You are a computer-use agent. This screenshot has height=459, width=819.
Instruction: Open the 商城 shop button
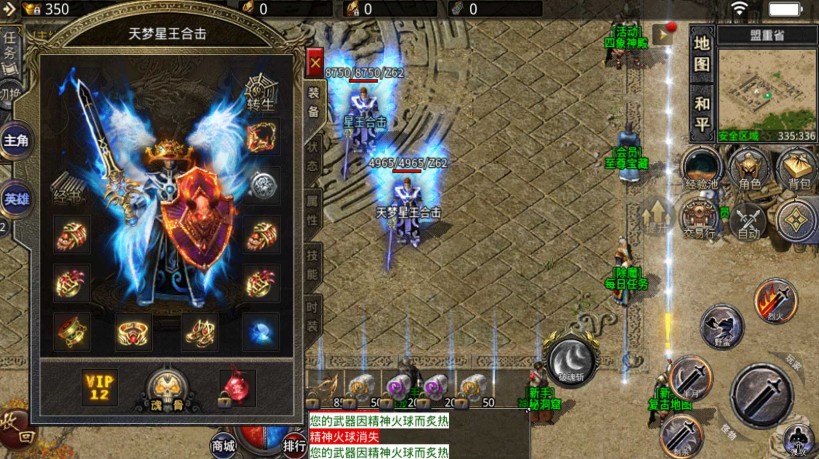[x=224, y=444]
